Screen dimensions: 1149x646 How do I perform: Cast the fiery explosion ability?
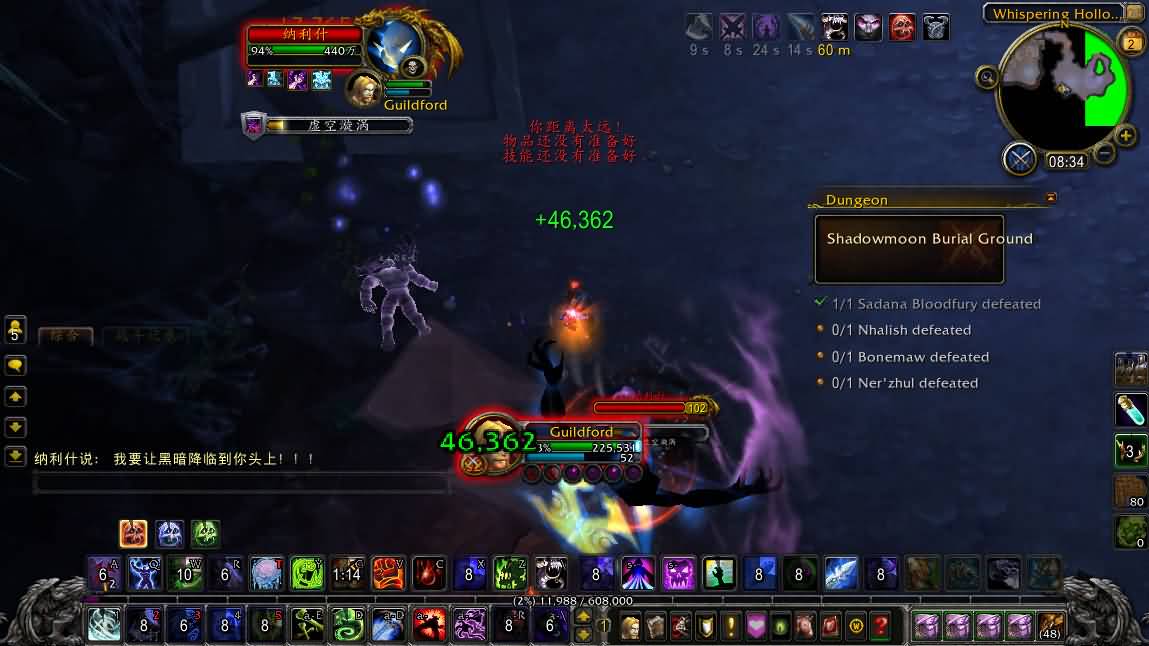pos(429,626)
